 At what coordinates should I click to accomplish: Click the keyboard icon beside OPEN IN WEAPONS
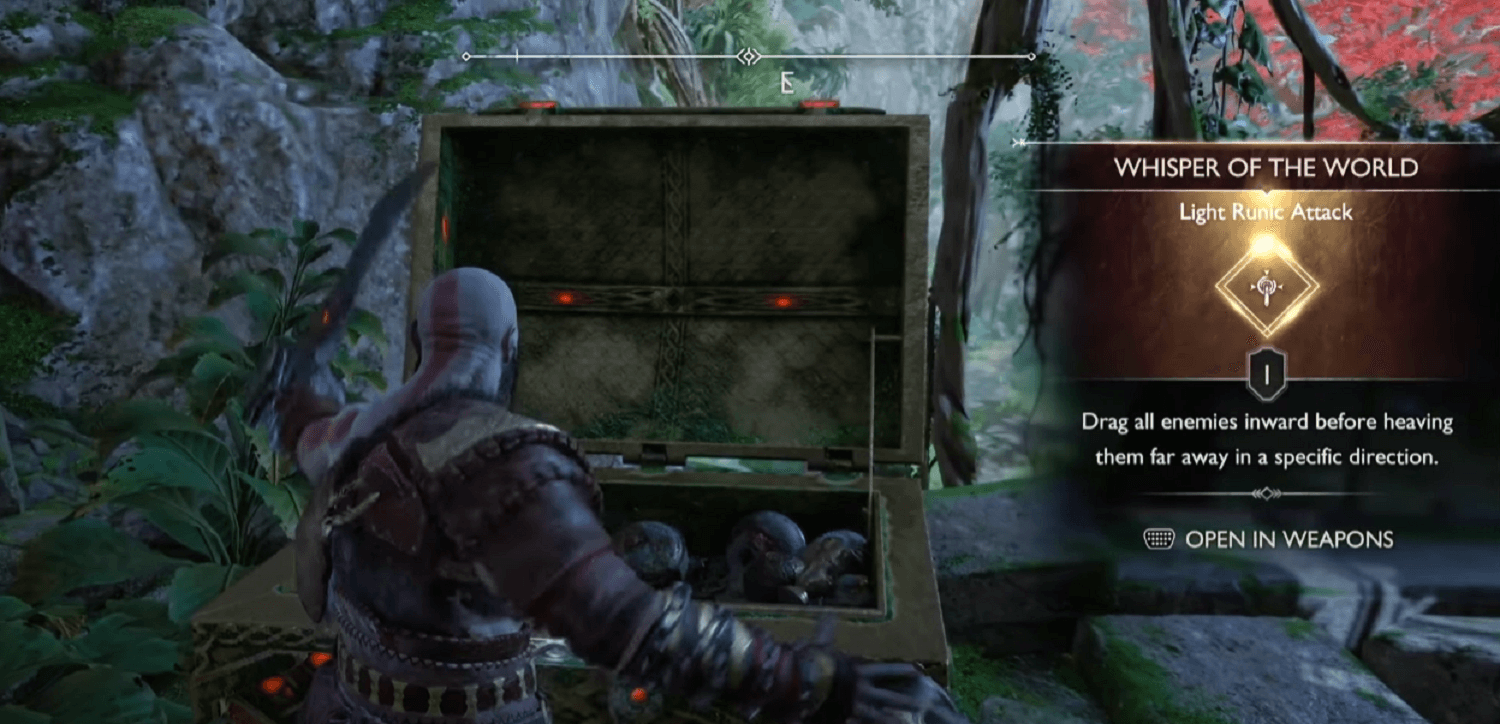coord(1157,539)
